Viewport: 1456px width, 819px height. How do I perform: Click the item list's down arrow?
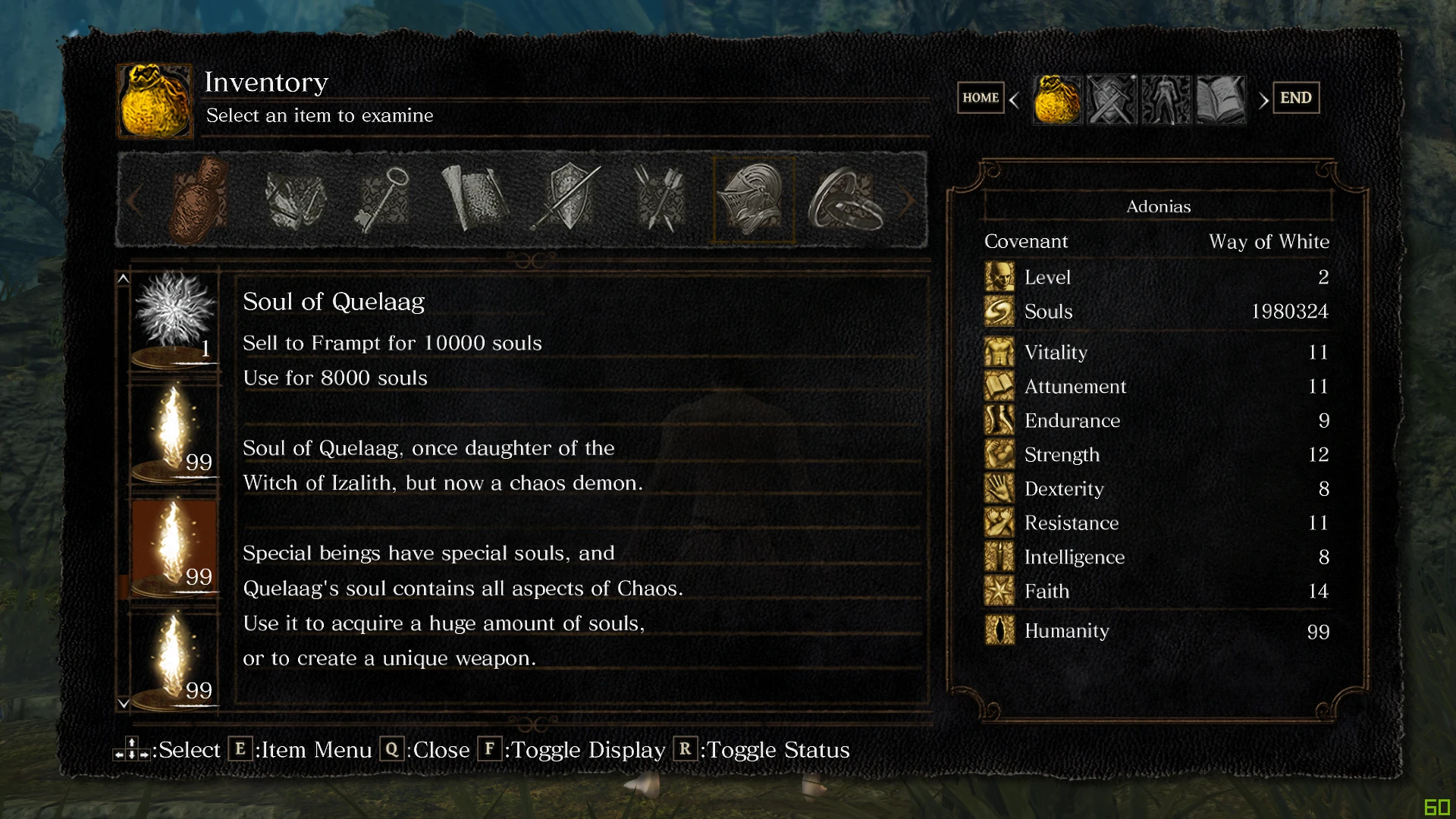pyautogui.click(x=124, y=704)
